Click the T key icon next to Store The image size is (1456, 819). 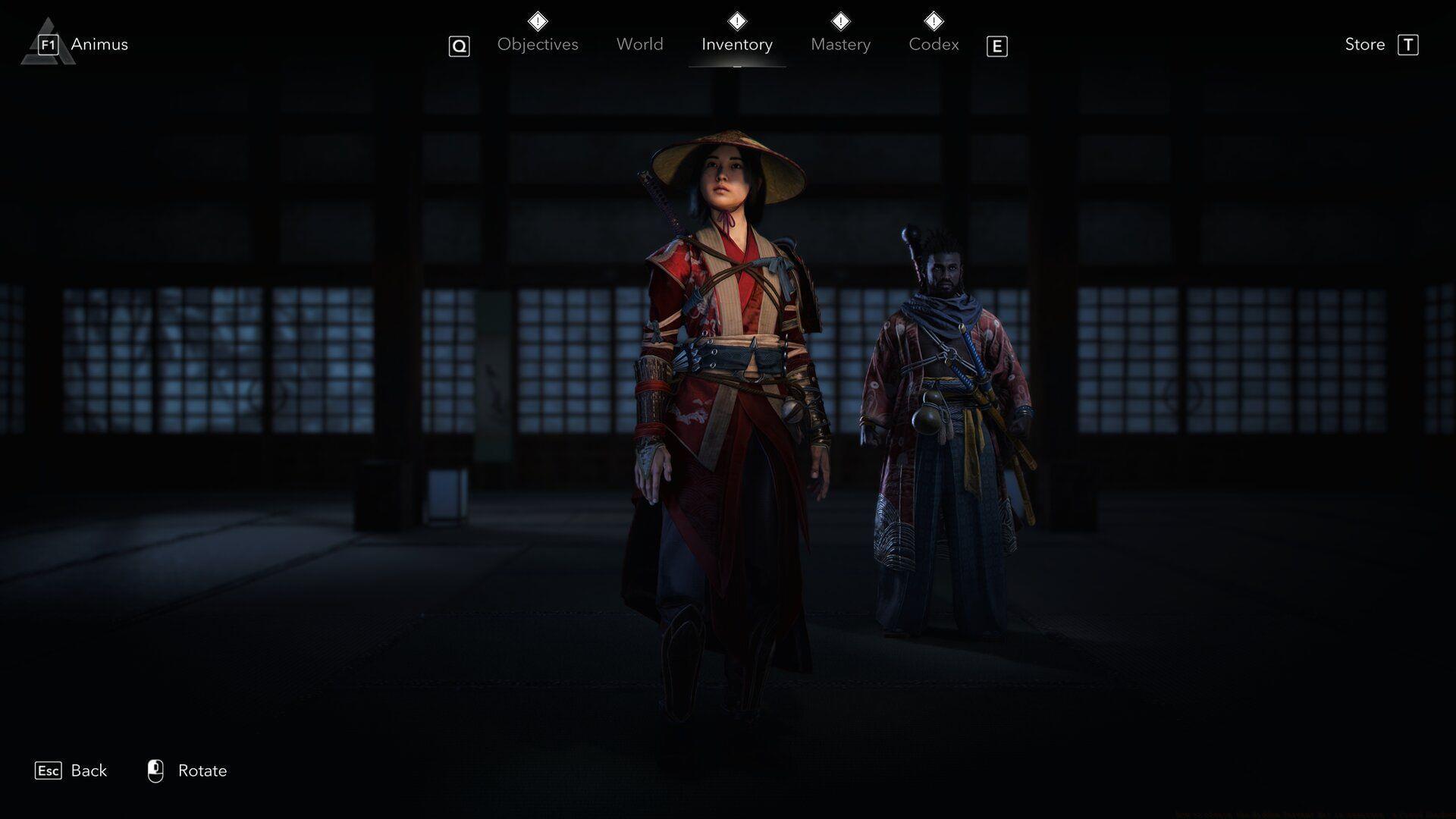tap(1409, 45)
